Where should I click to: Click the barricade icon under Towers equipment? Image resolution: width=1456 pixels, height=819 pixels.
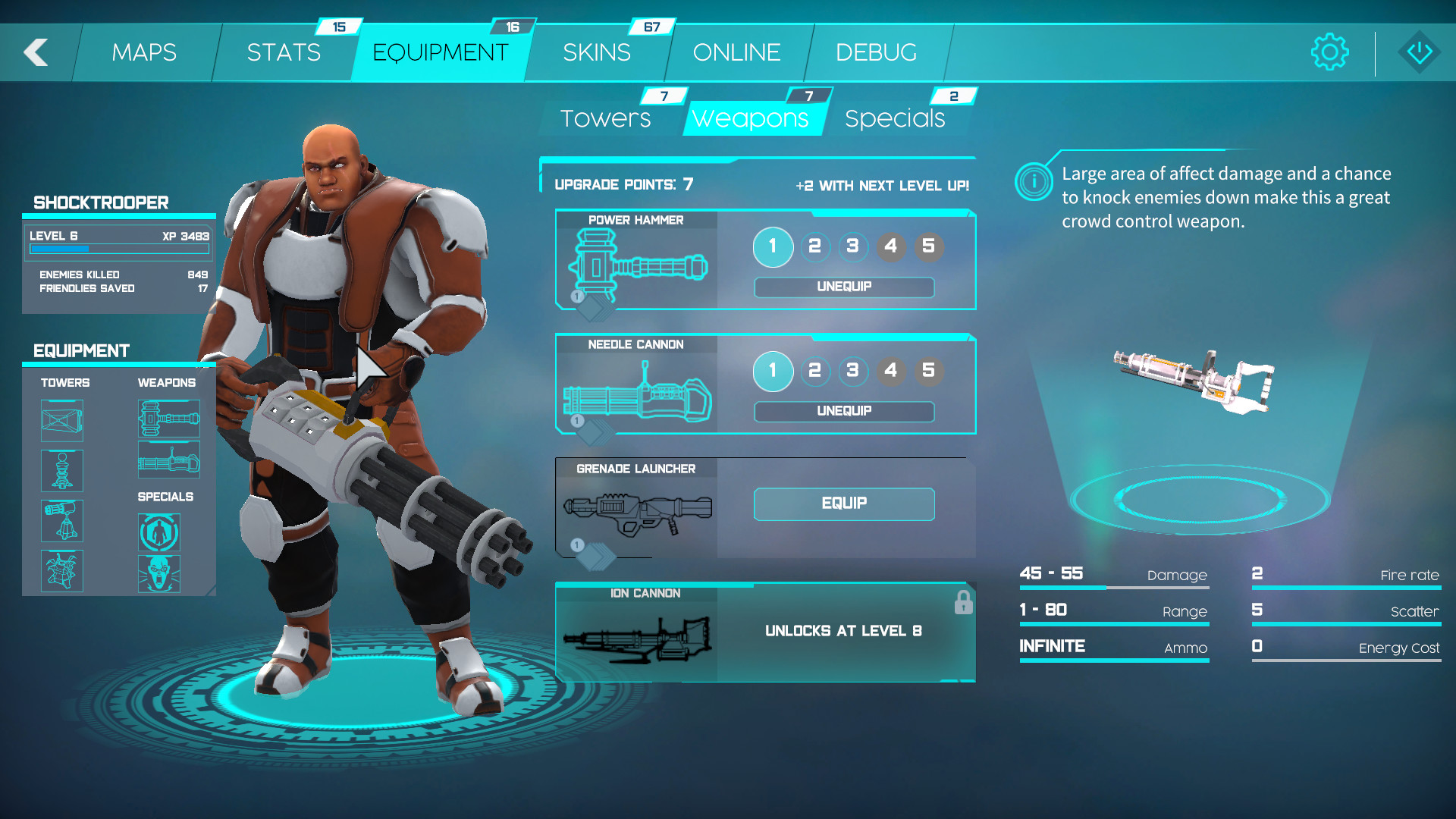[x=61, y=419]
